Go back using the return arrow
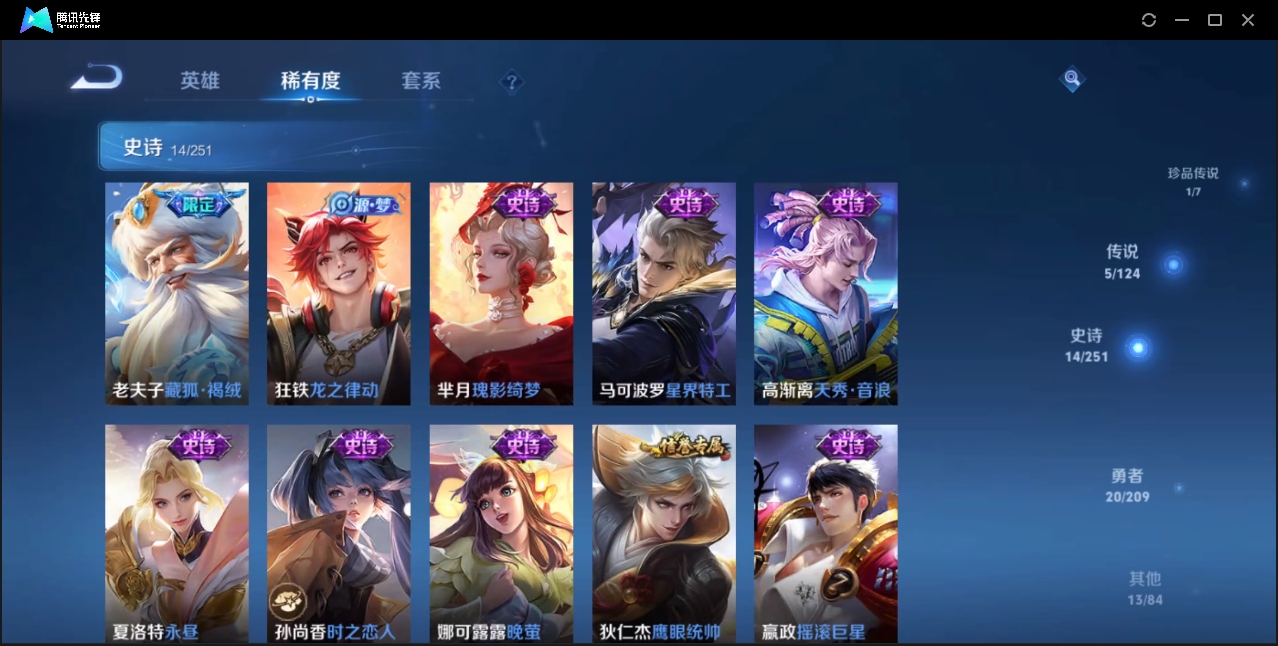Viewport: 1278px width, 646px height. [x=96, y=77]
